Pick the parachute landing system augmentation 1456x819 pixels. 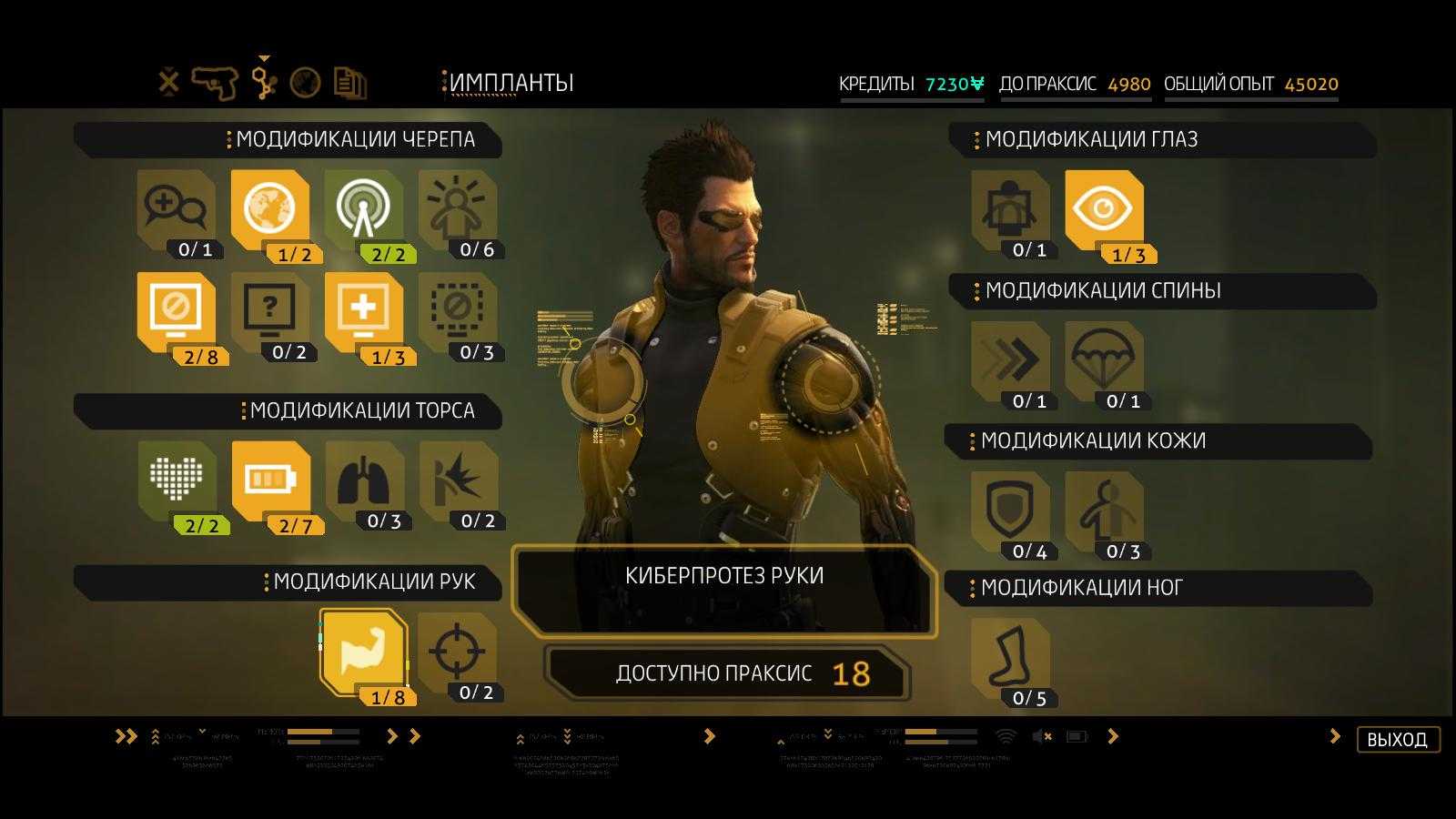(x=1104, y=361)
